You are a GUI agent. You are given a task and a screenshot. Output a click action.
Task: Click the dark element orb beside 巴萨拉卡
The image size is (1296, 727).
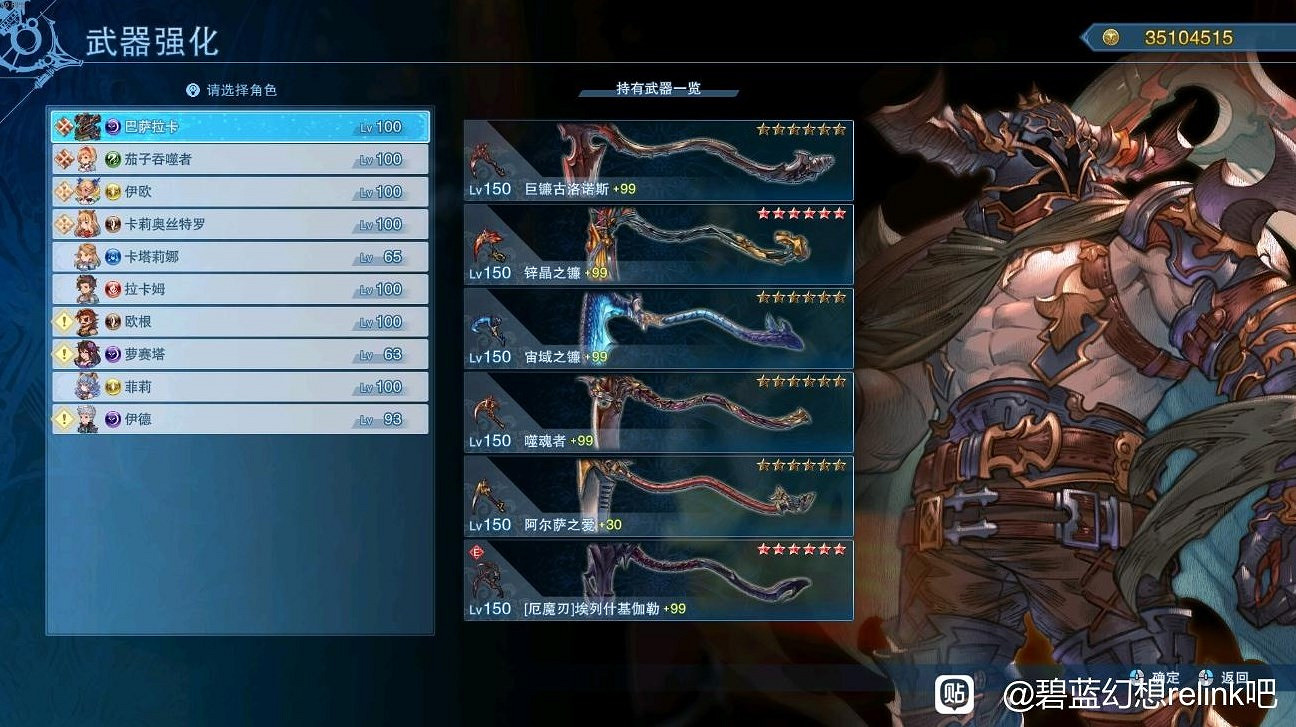[x=112, y=126]
